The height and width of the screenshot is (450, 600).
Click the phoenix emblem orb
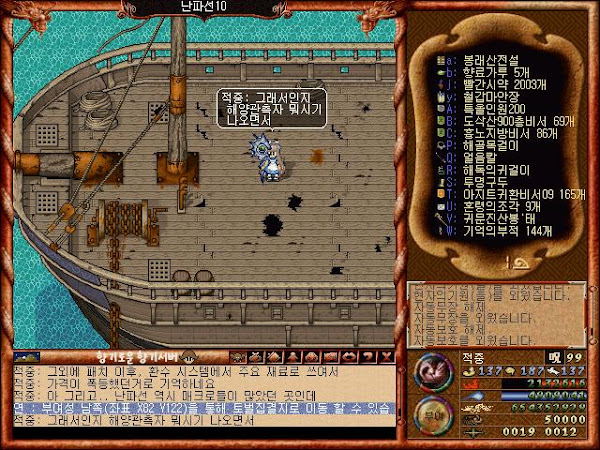point(432,372)
